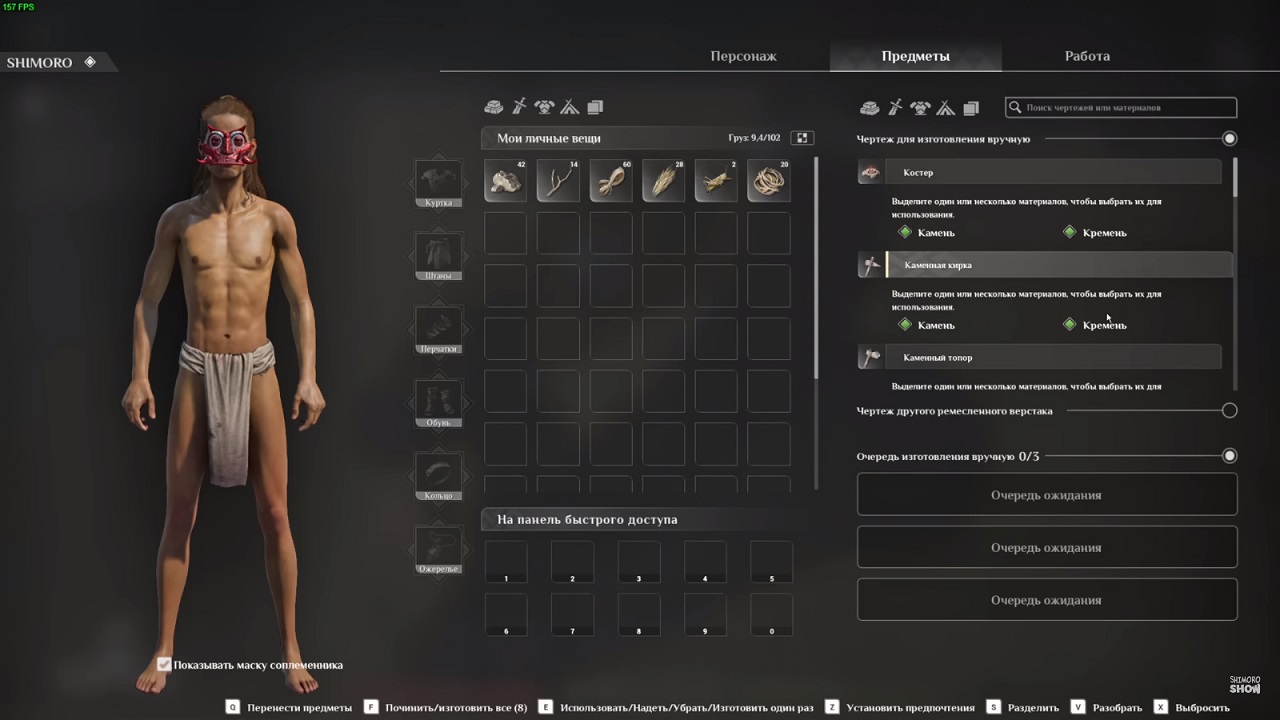The width and height of the screenshot is (1280, 720).
Task: Select the grasshopper item stack of 2
Action: coord(716,181)
